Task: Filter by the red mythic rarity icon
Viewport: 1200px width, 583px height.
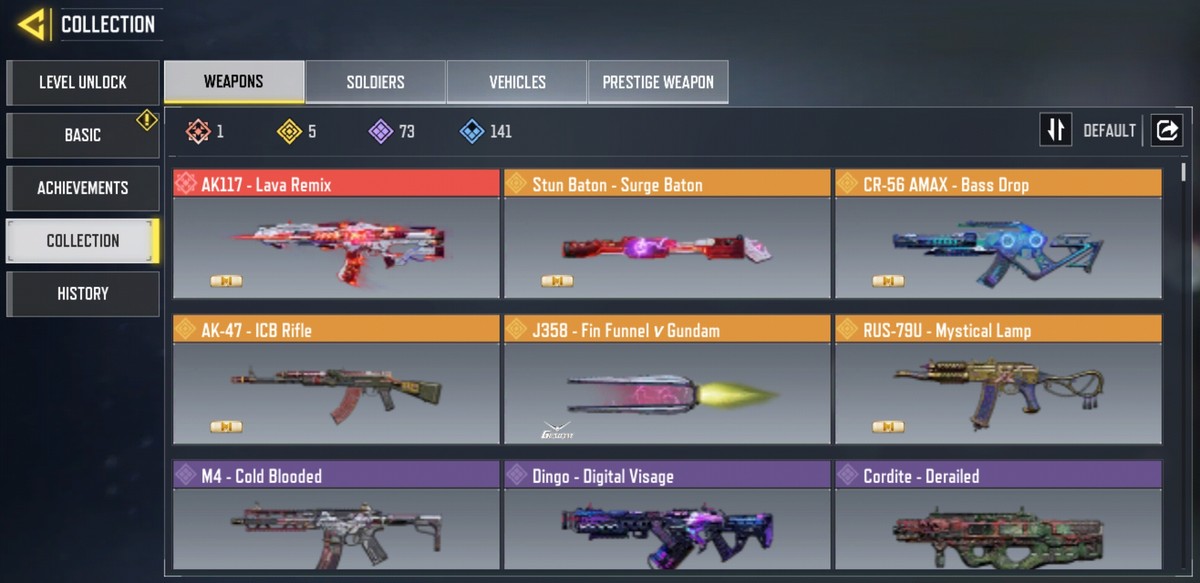Action: pyautogui.click(x=198, y=131)
